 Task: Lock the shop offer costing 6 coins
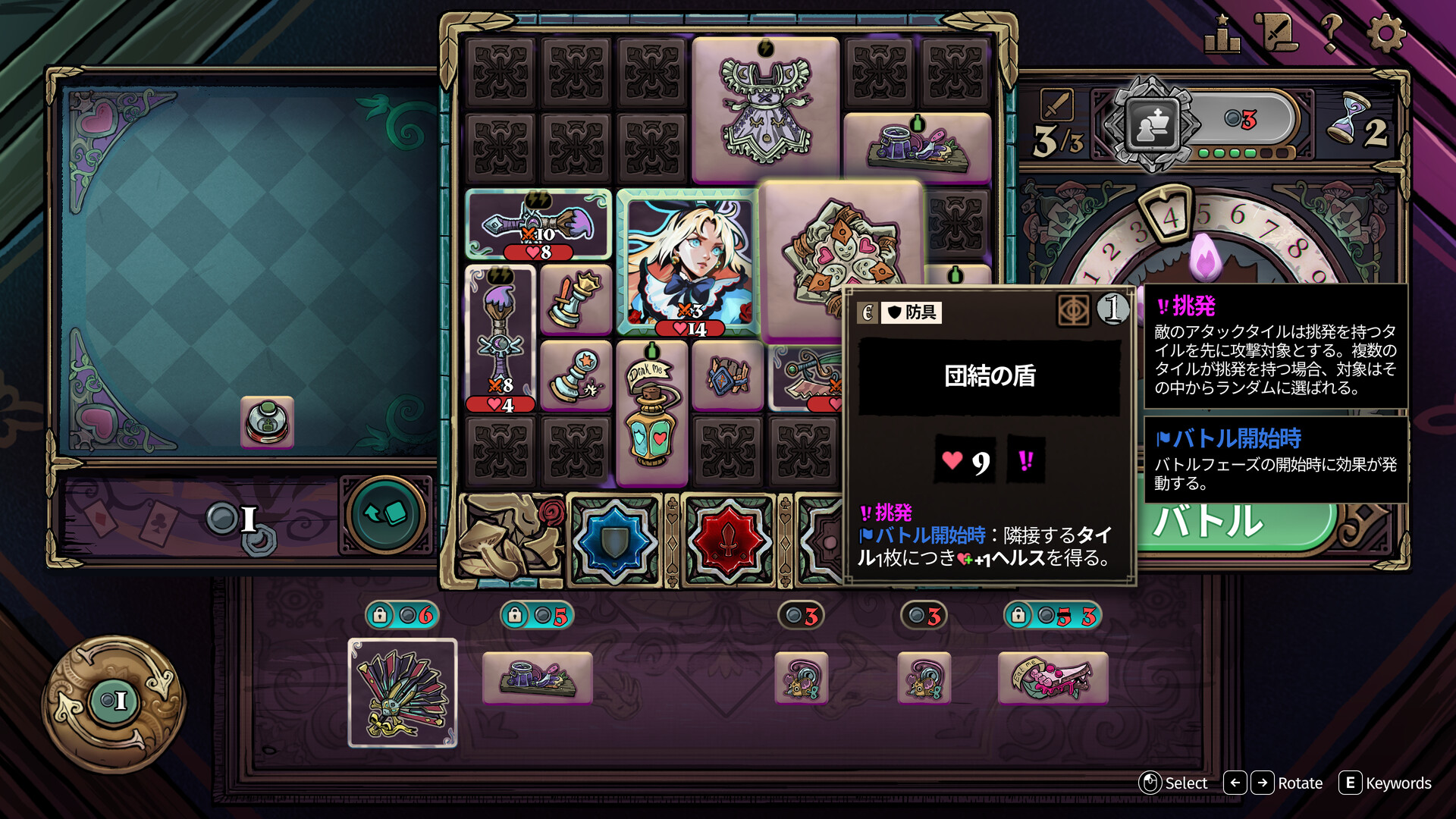click(x=380, y=615)
